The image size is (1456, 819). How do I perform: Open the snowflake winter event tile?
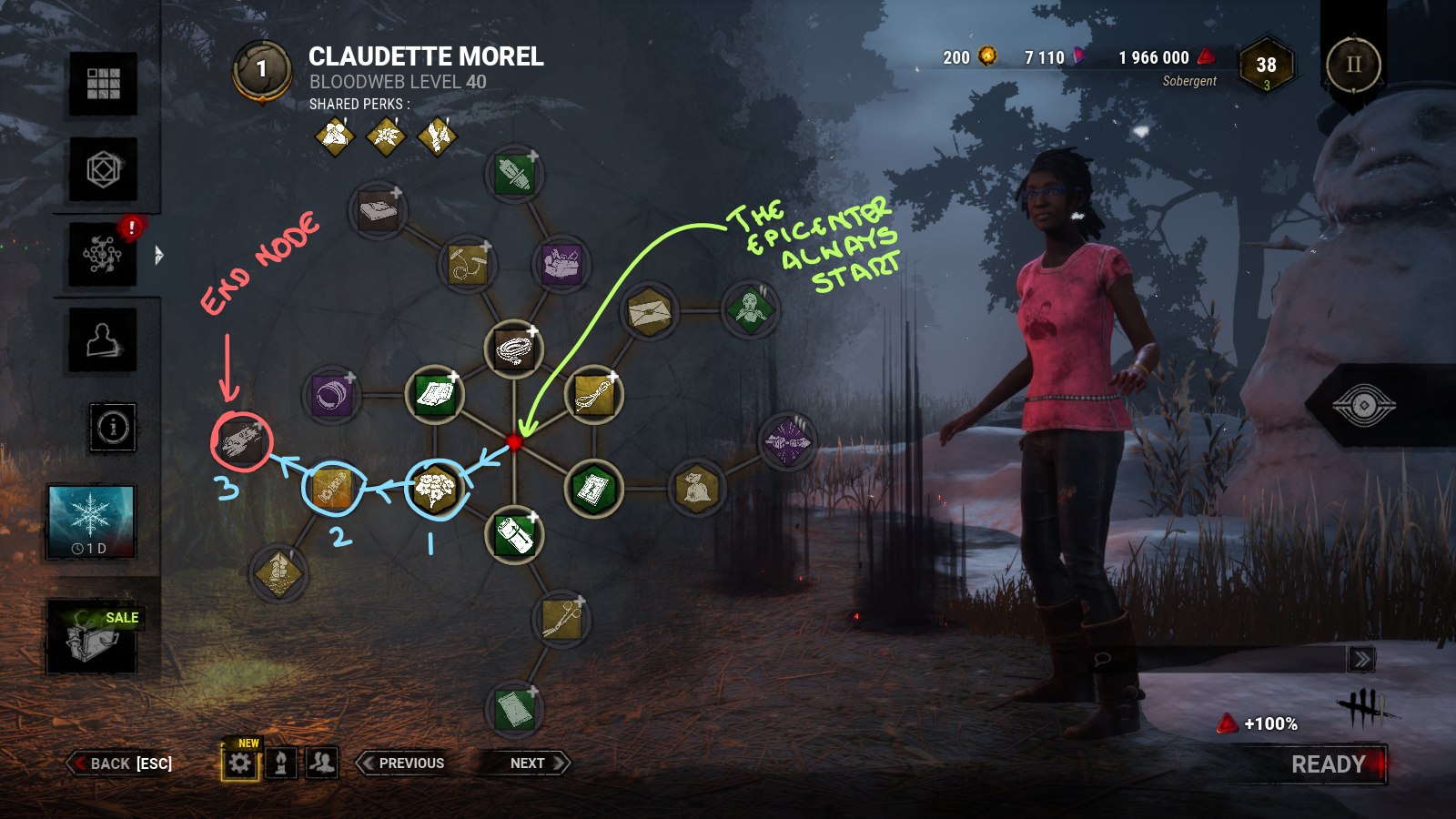pyautogui.click(x=91, y=521)
